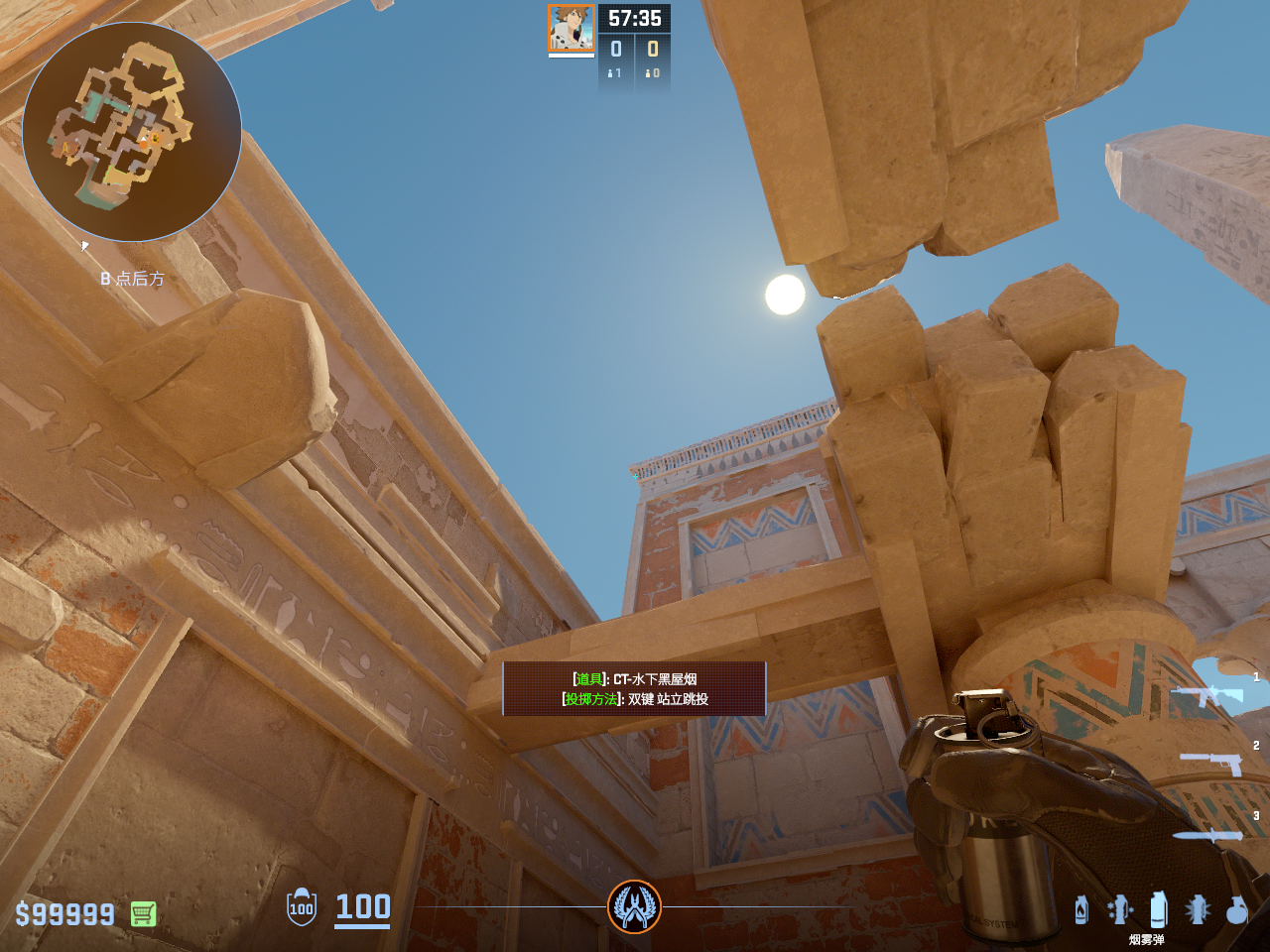Select the HE grenade icon

(x=1236, y=909)
